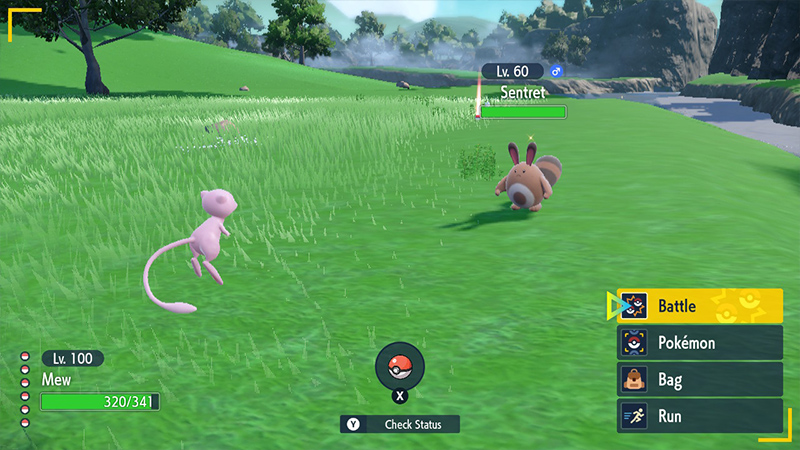Select the Battle command
Viewport: 800px width, 450px height.
point(699,306)
